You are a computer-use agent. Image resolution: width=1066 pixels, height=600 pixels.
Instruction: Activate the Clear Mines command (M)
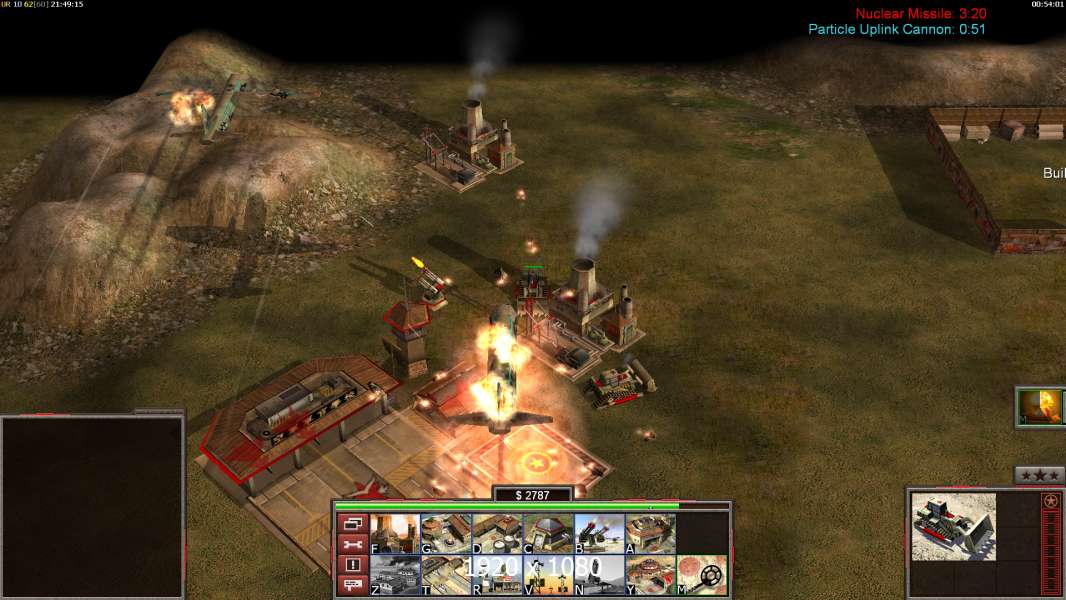(x=702, y=575)
